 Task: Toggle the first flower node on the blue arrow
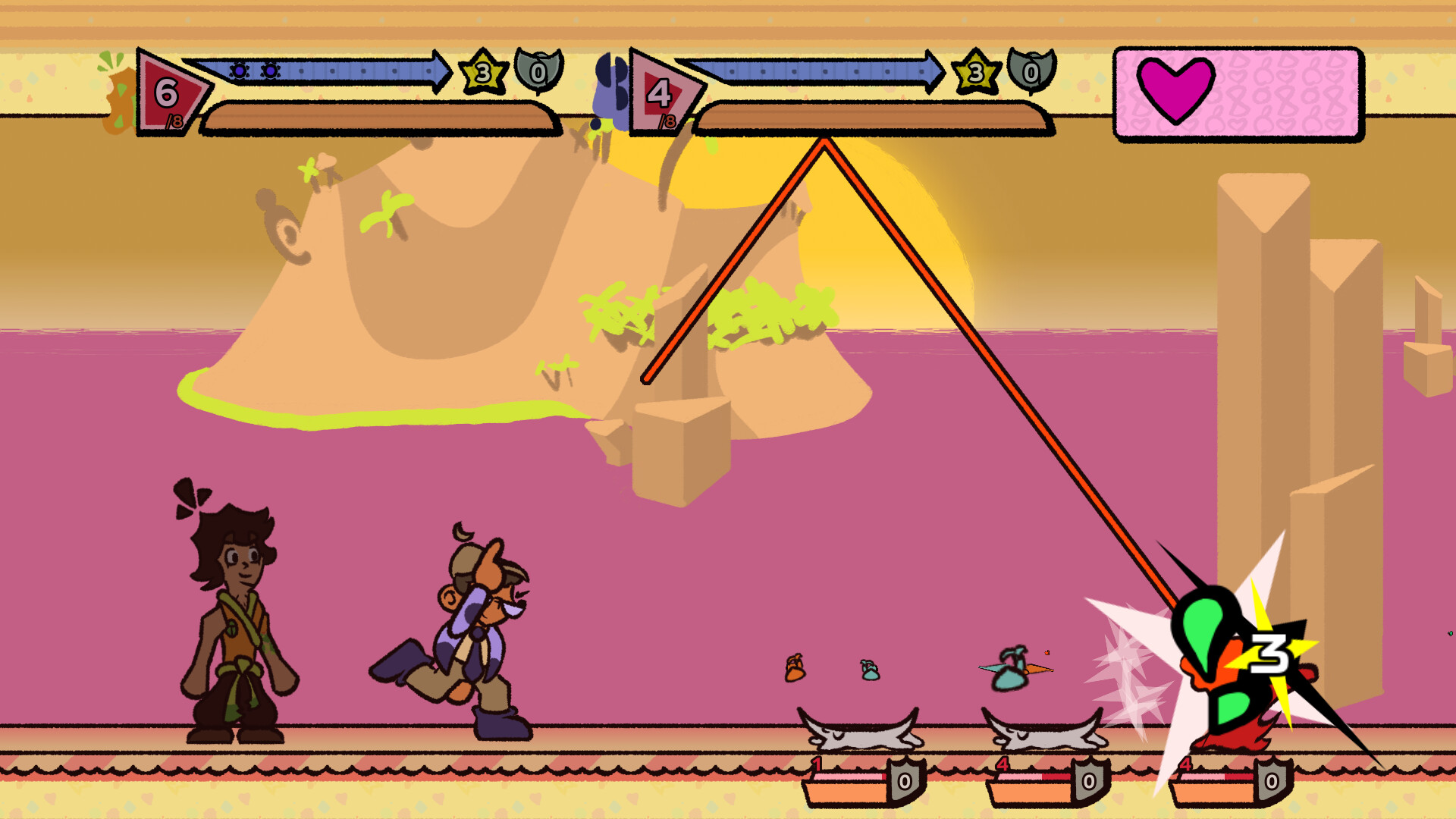(240, 71)
